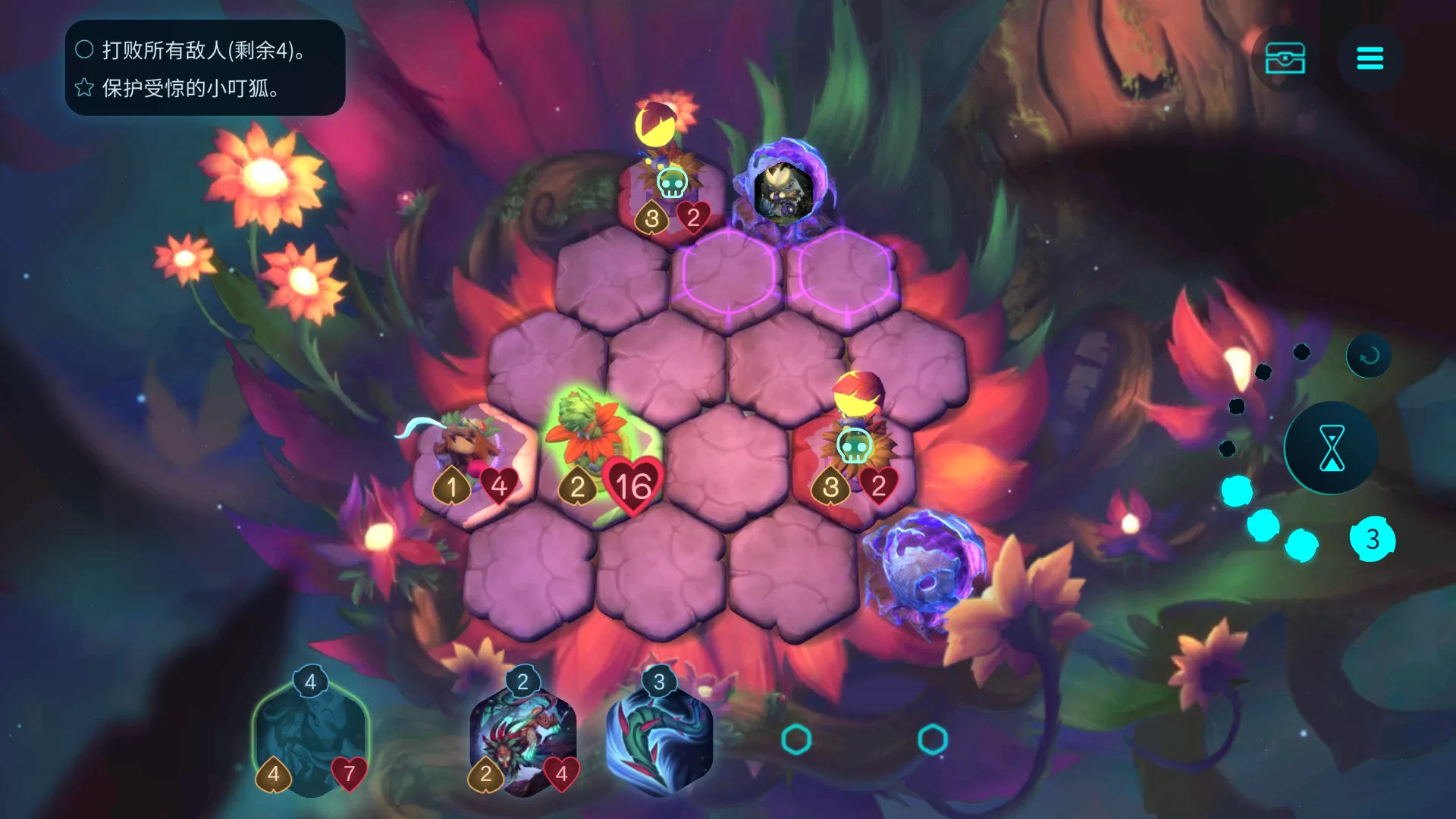Click the objectives panel at top left

[x=205, y=68]
